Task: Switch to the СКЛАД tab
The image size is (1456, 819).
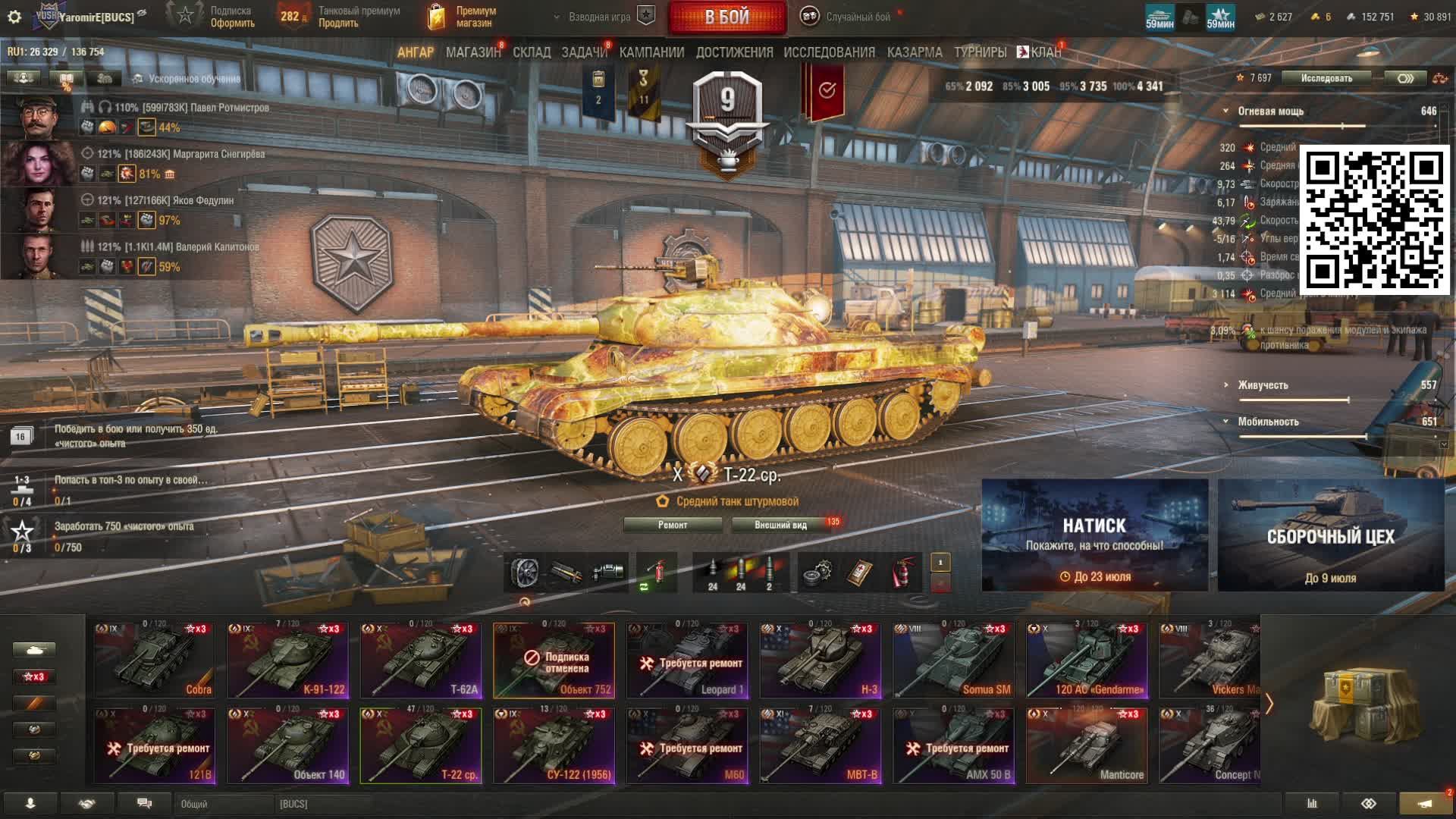Action: tap(531, 52)
